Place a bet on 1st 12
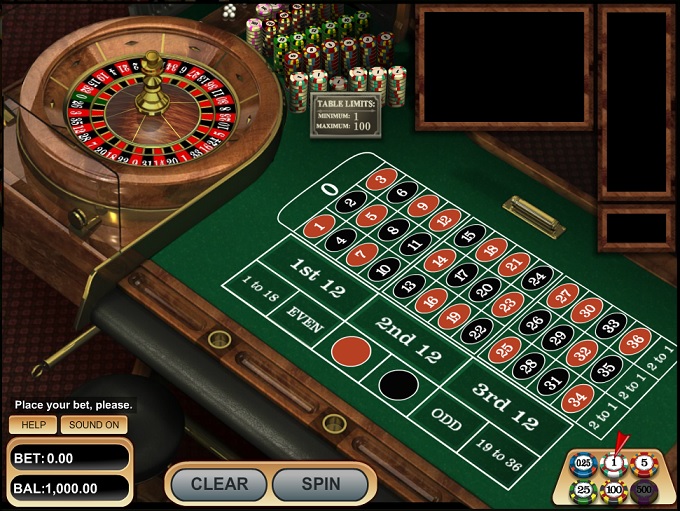Viewport: 680px width, 511px height. 316,274
